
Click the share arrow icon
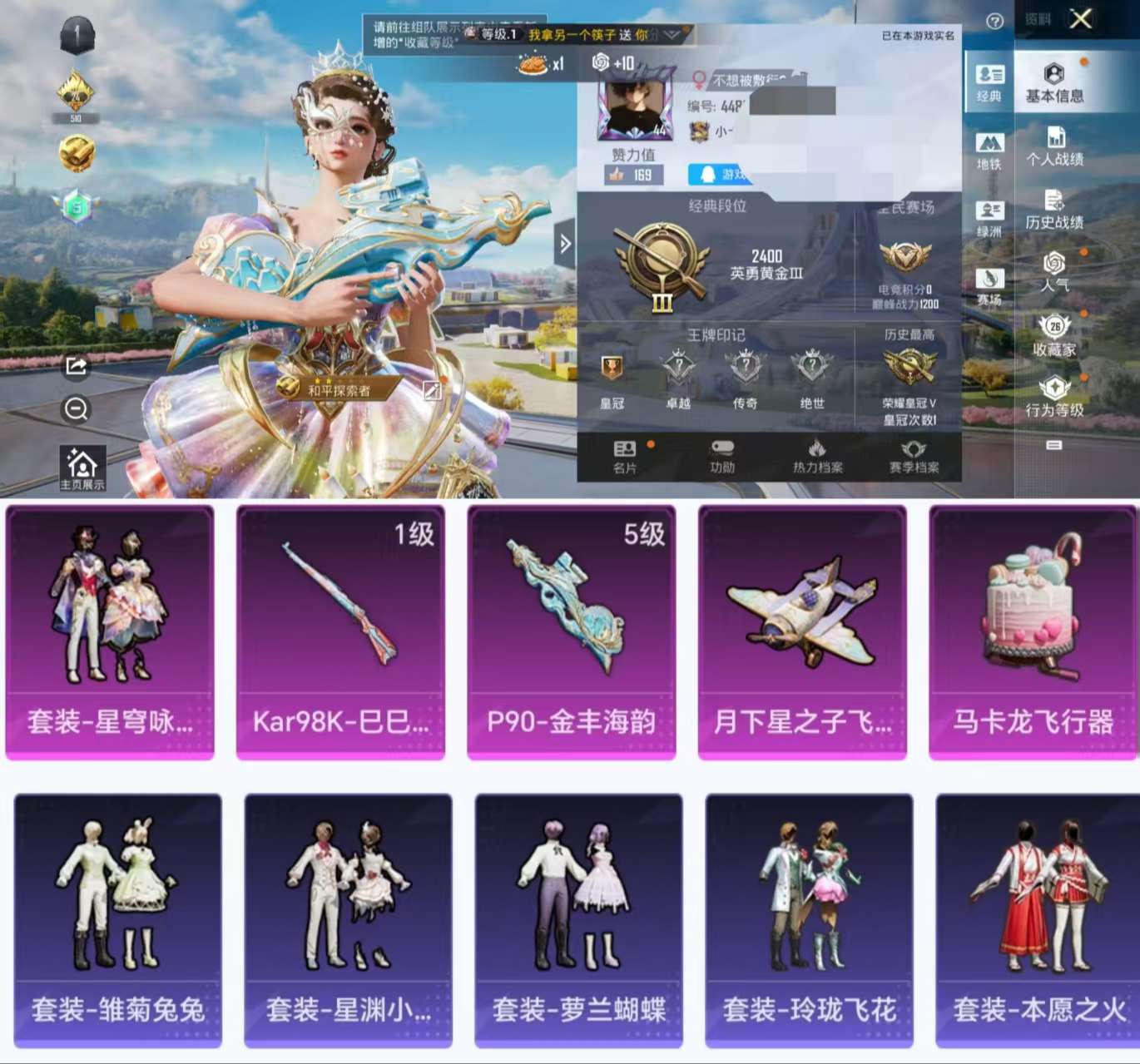tap(76, 364)
